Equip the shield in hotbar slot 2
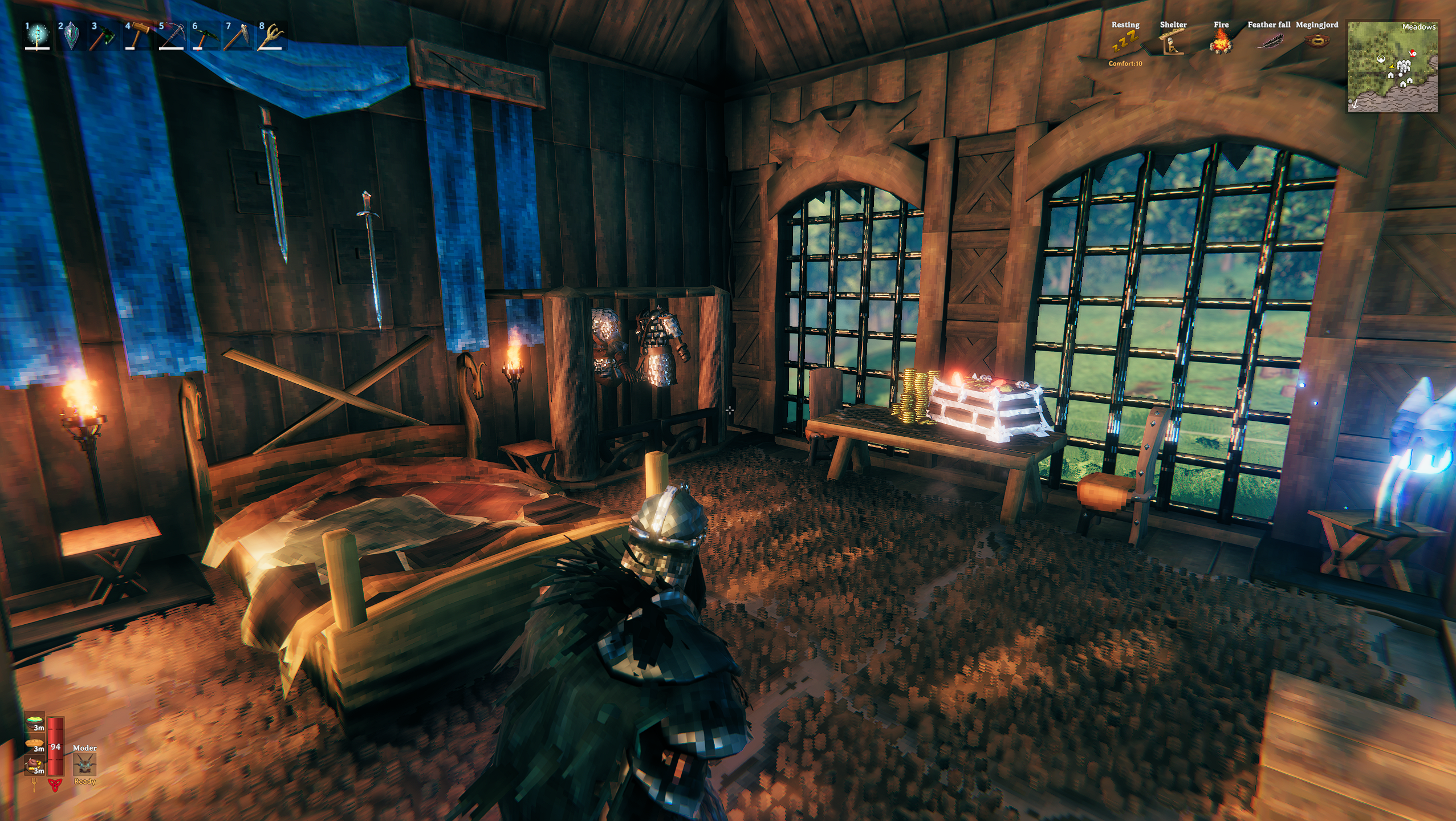The width and height of the screenshot is (1456, 821). [71, 36]
